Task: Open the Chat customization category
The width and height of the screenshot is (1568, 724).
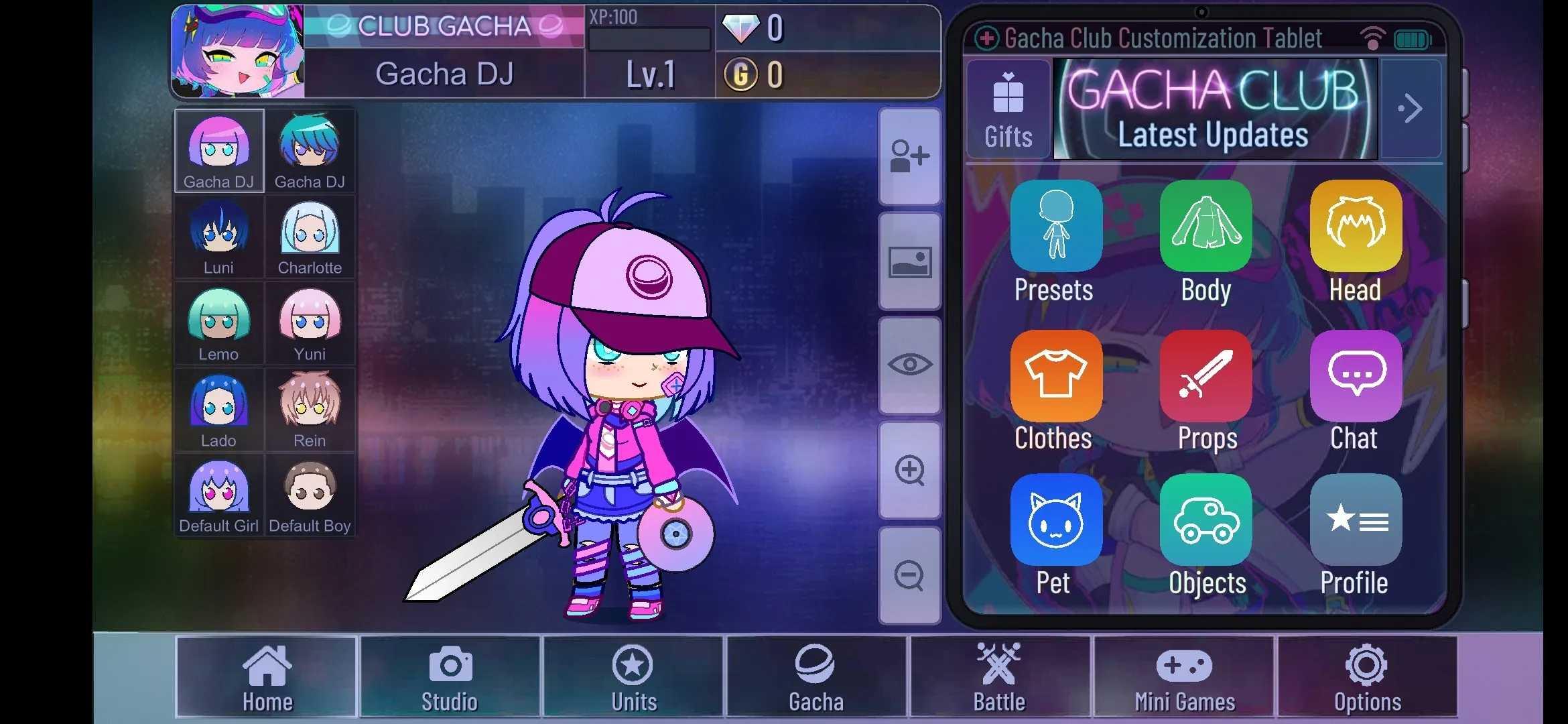Action: tap(1355, 377)
